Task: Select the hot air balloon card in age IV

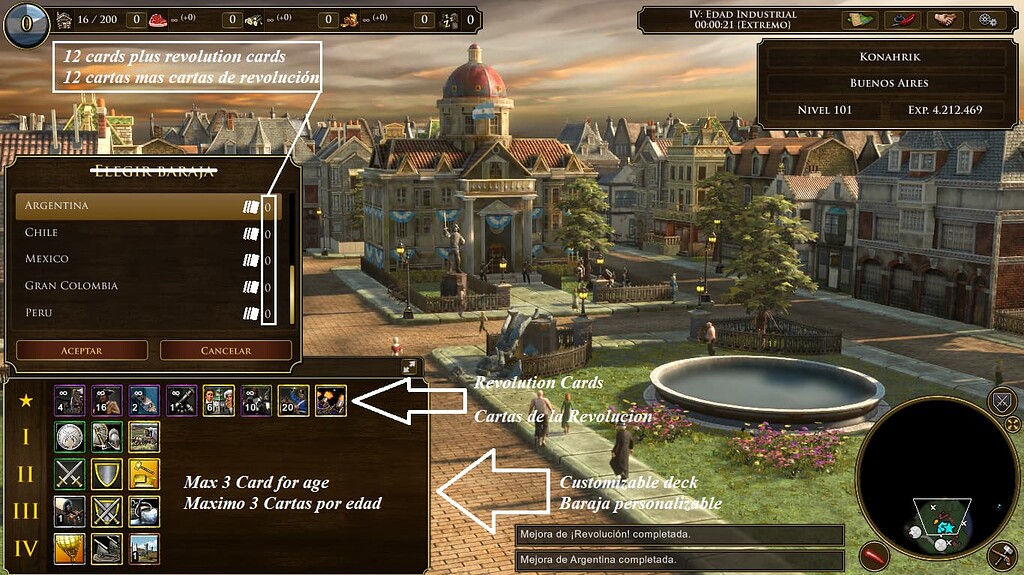Action: pos(69,548)
